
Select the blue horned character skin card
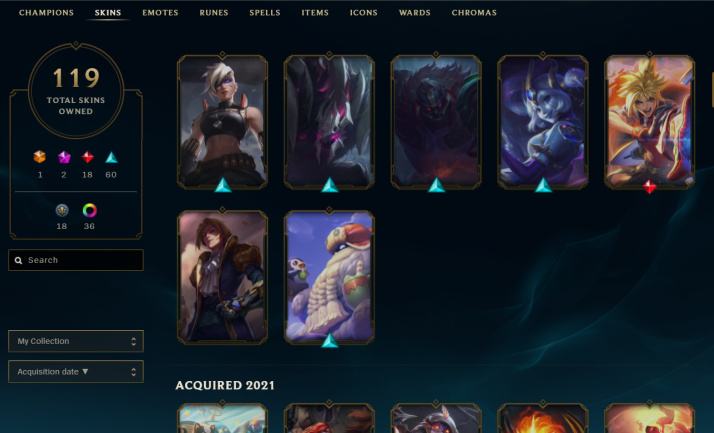point(543,121)
